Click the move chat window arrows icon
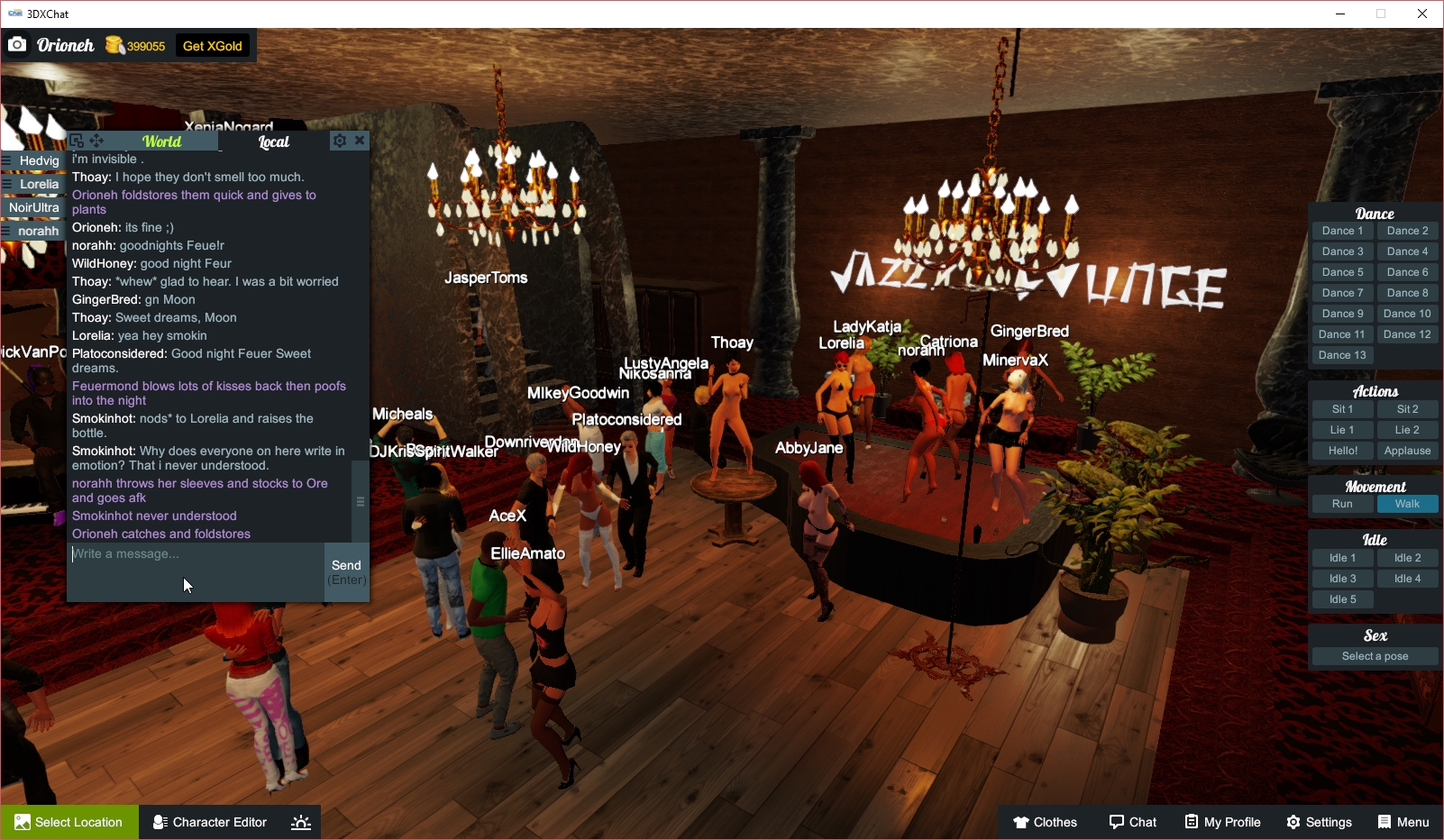Image resolution: width=1444 pixels, height=840 pixels. coord(95,141)
